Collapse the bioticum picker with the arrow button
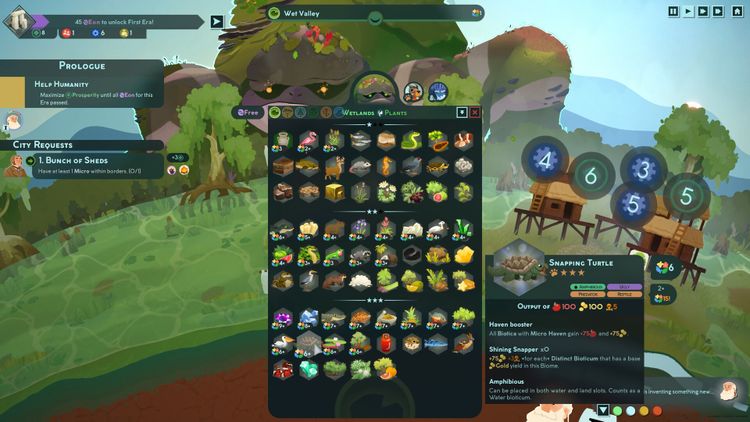 [x=462, y=112]
